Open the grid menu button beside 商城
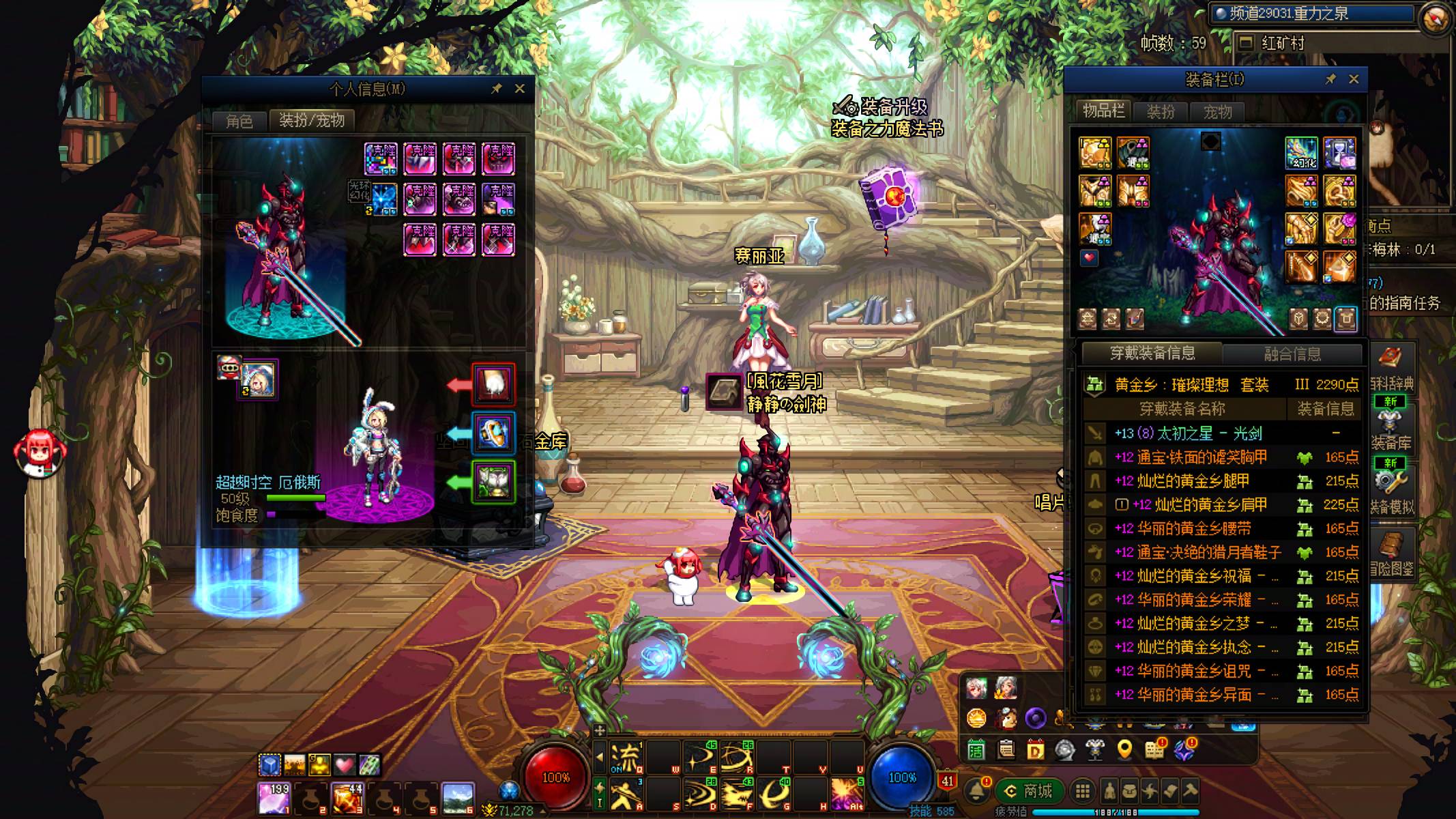1456x819 pixels. (x=1082, y=791)
